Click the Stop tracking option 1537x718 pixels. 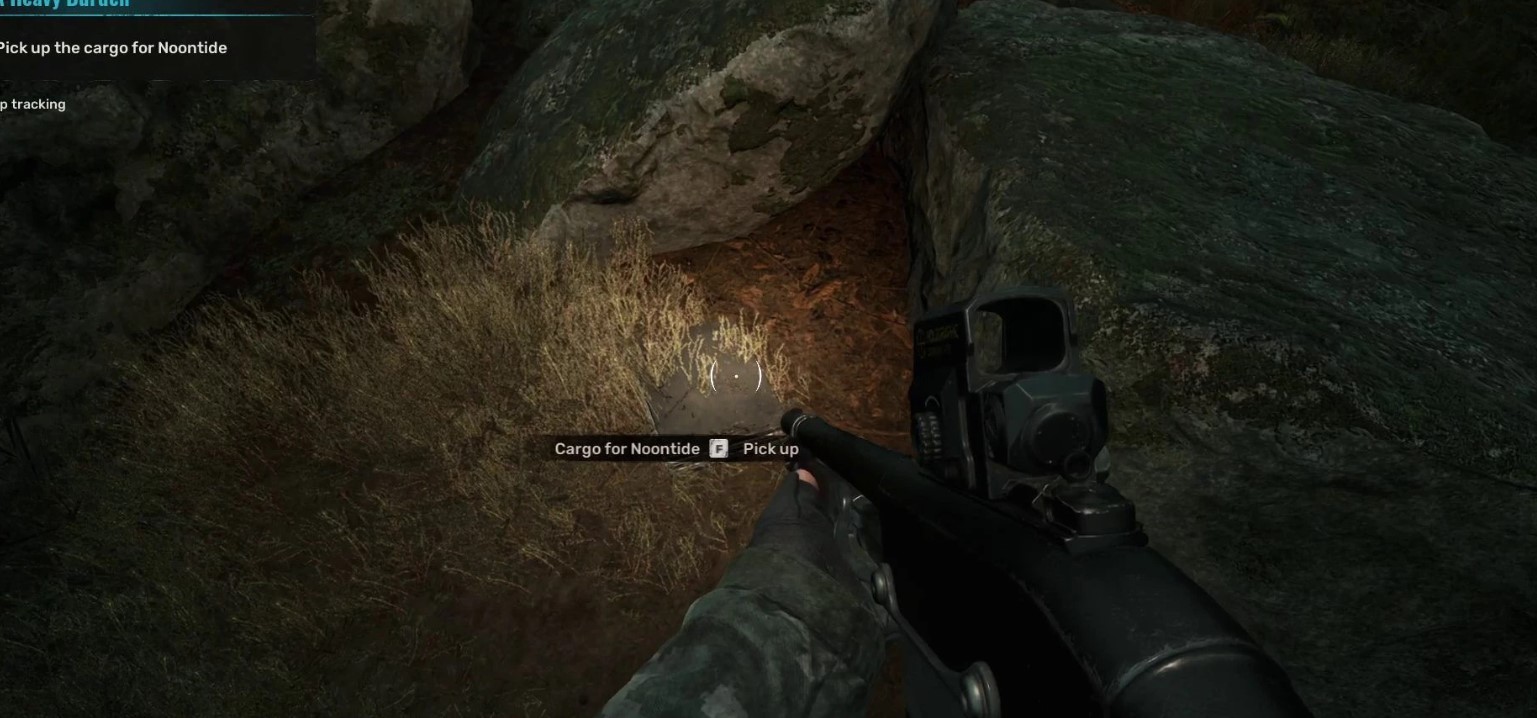(33, 104)
